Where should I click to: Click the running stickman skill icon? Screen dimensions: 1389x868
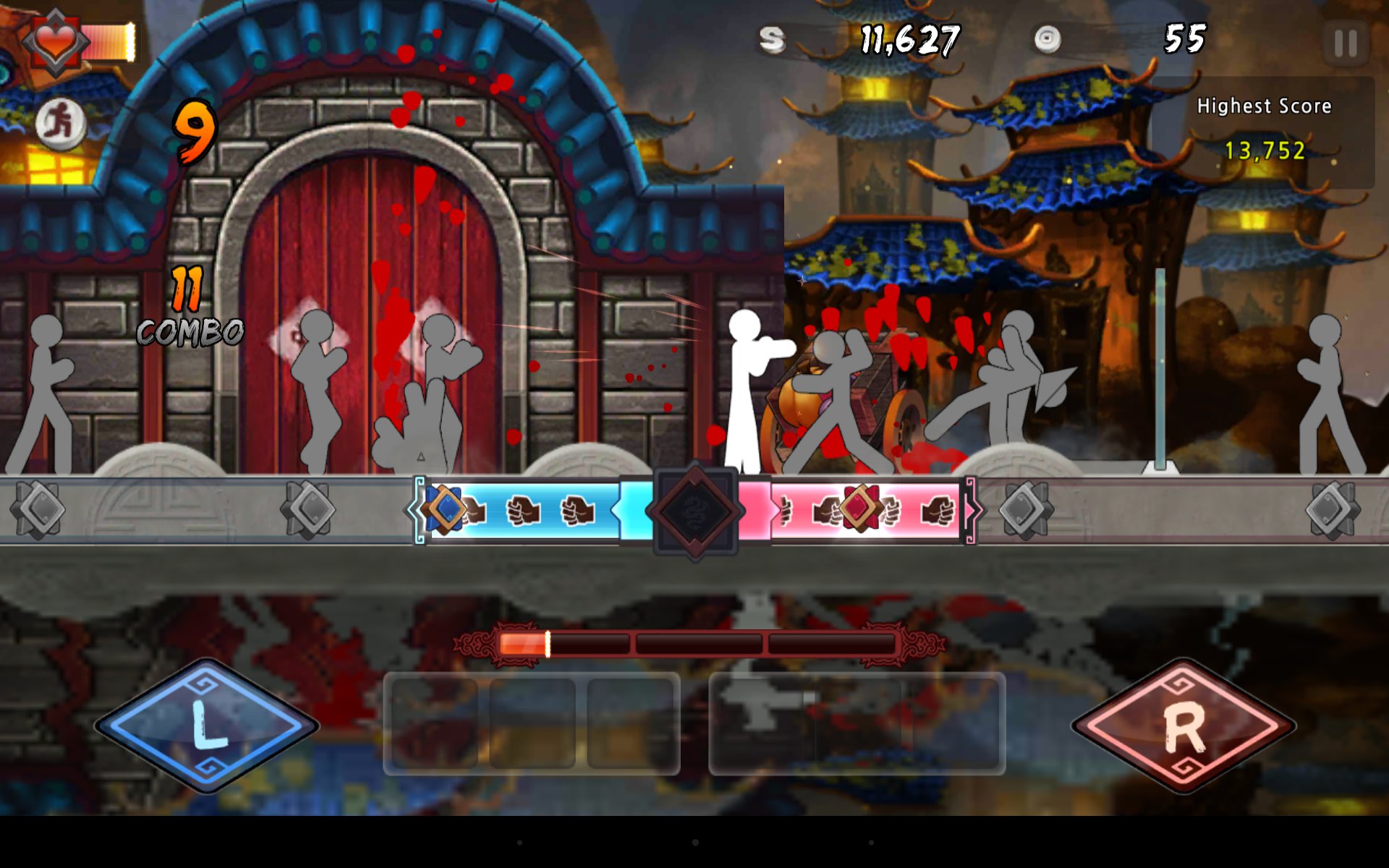point(61,123)
